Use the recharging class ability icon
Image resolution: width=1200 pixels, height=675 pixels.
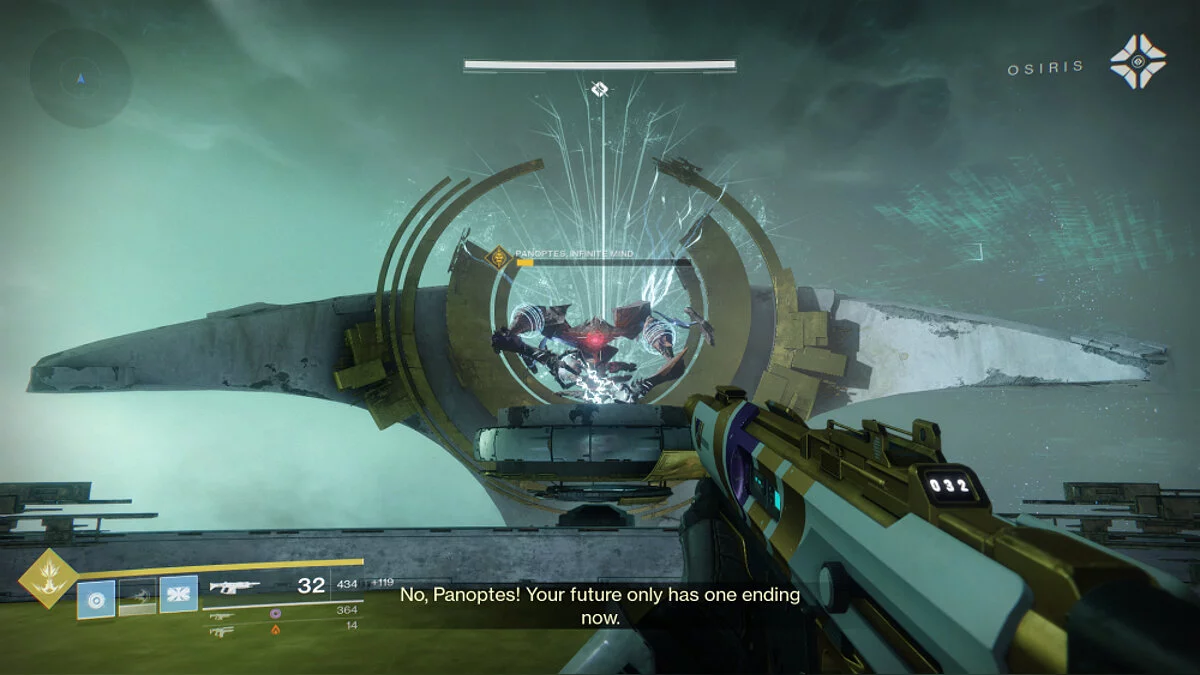tap(138, 597)
